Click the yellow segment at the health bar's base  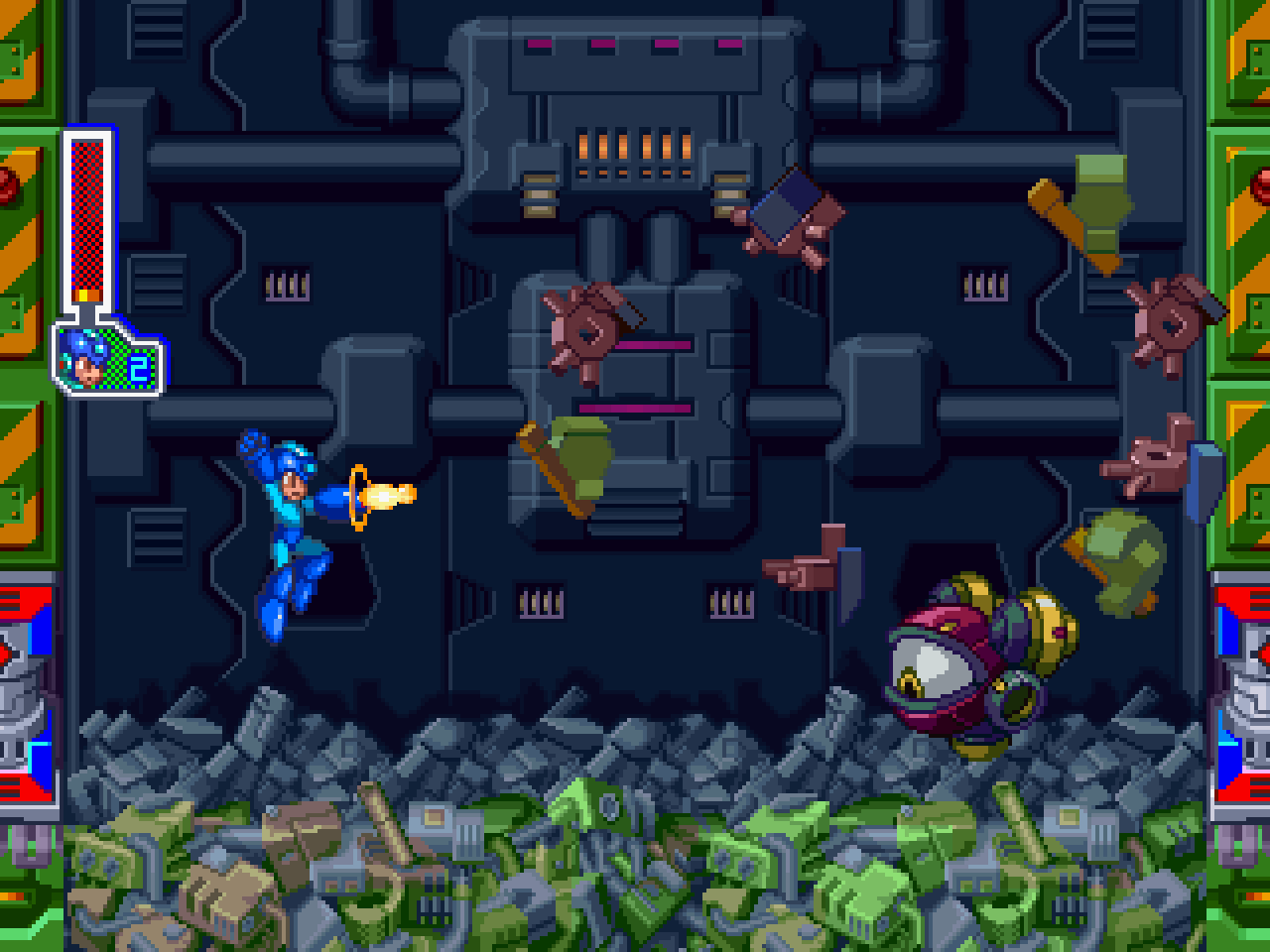coord(82,297)
